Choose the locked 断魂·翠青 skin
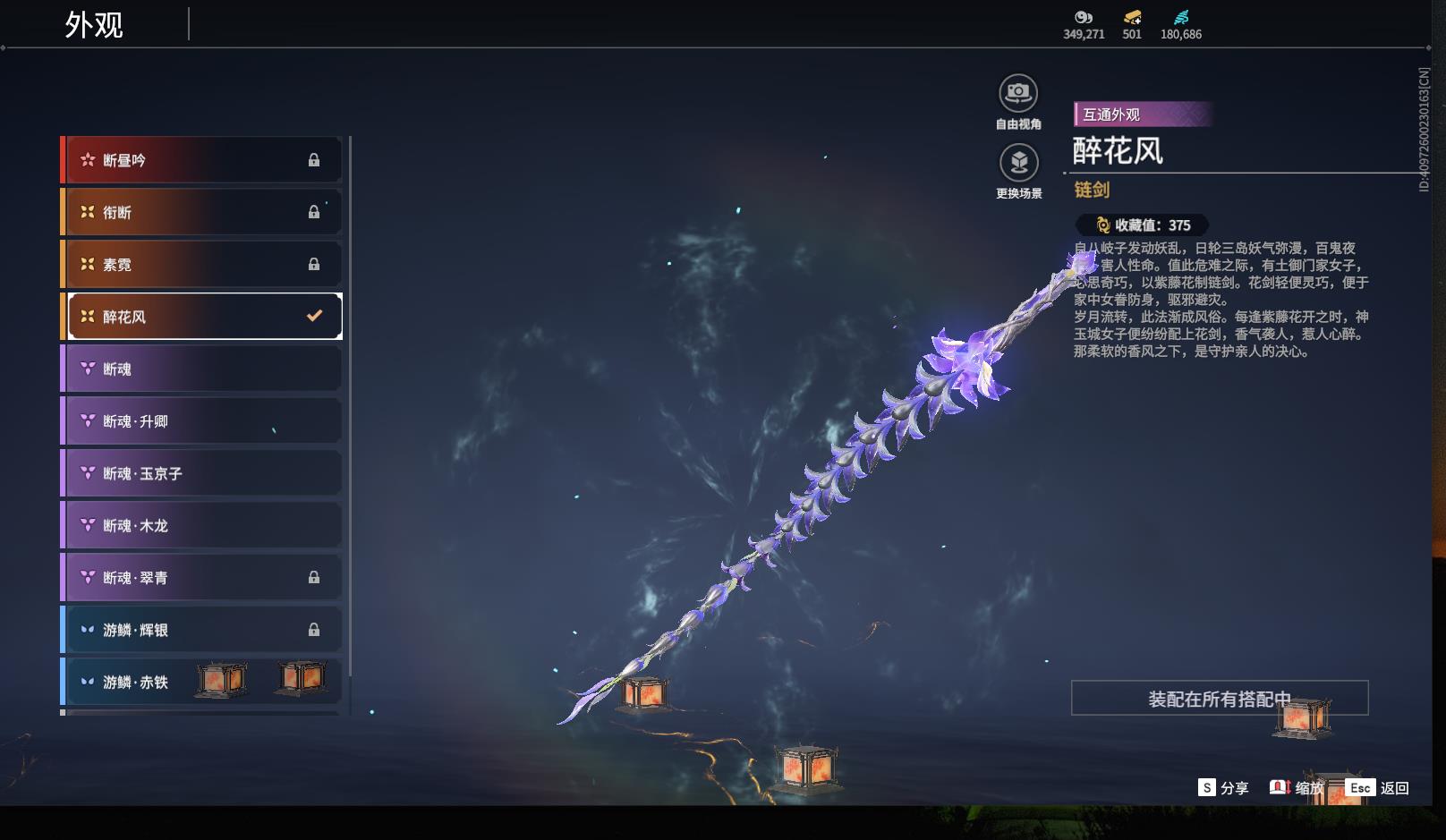Image resolution: width=1446 pixels, height=840 pixels. [202, 578]
